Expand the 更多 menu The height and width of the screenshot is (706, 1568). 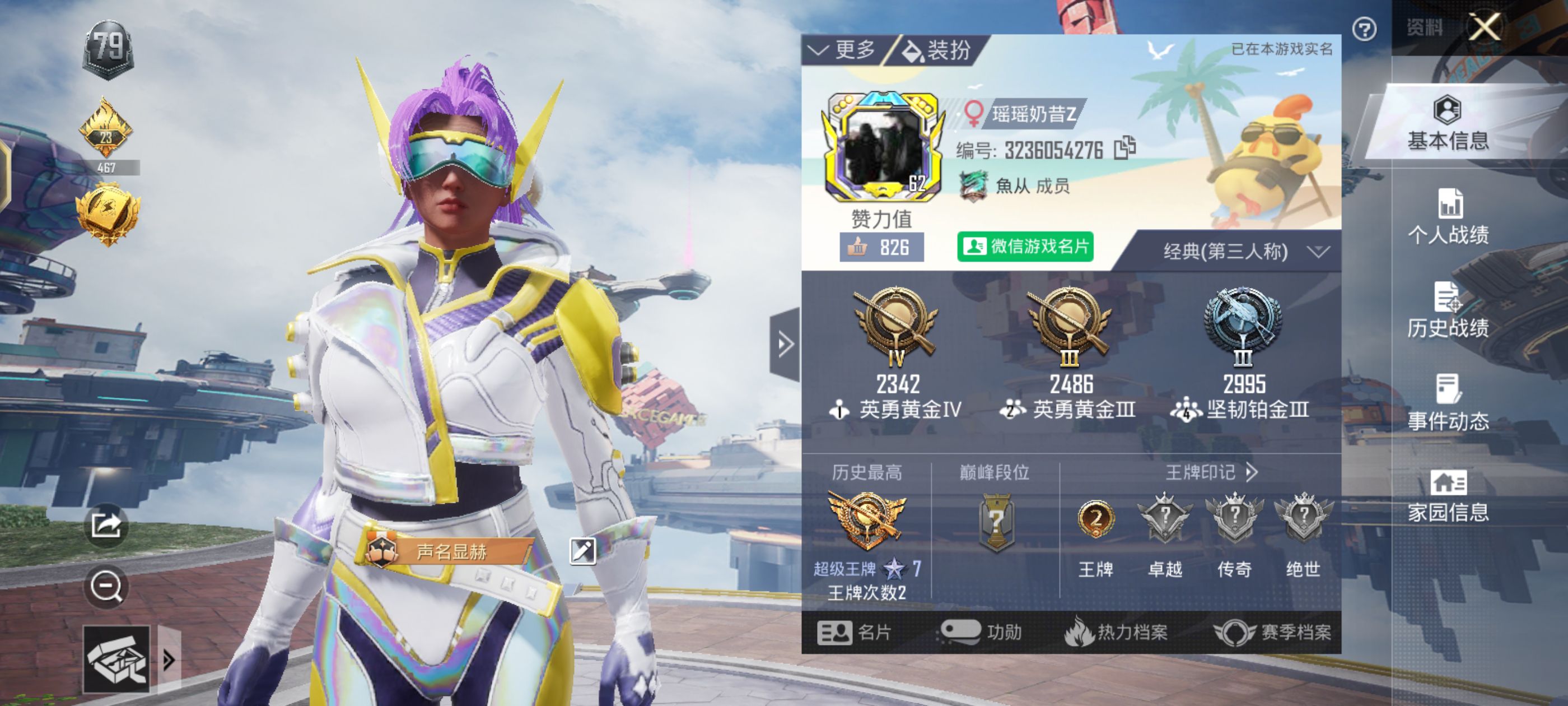pos(844,50)
